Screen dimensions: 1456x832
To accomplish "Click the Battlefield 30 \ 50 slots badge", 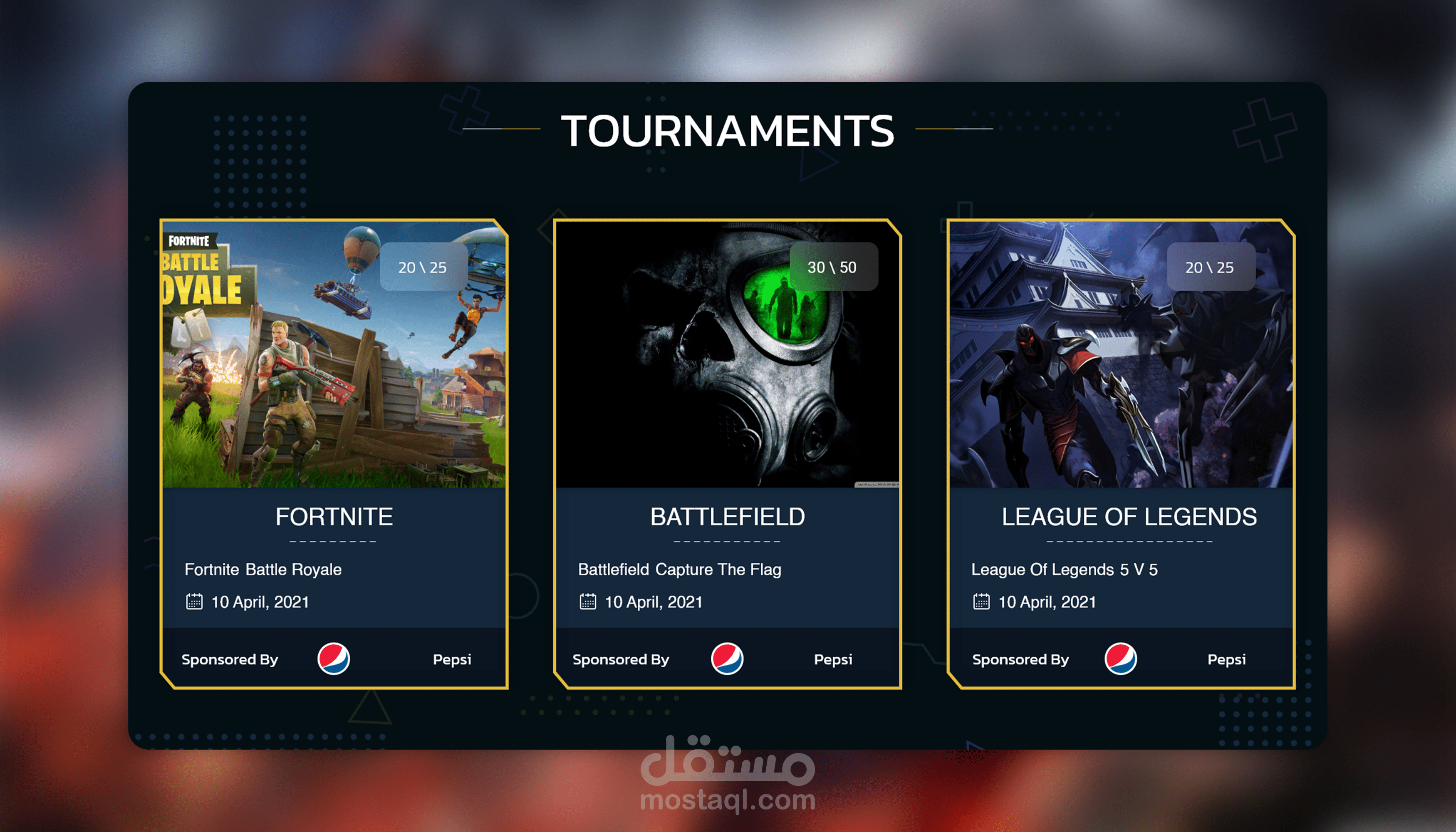I will (832, 267).
